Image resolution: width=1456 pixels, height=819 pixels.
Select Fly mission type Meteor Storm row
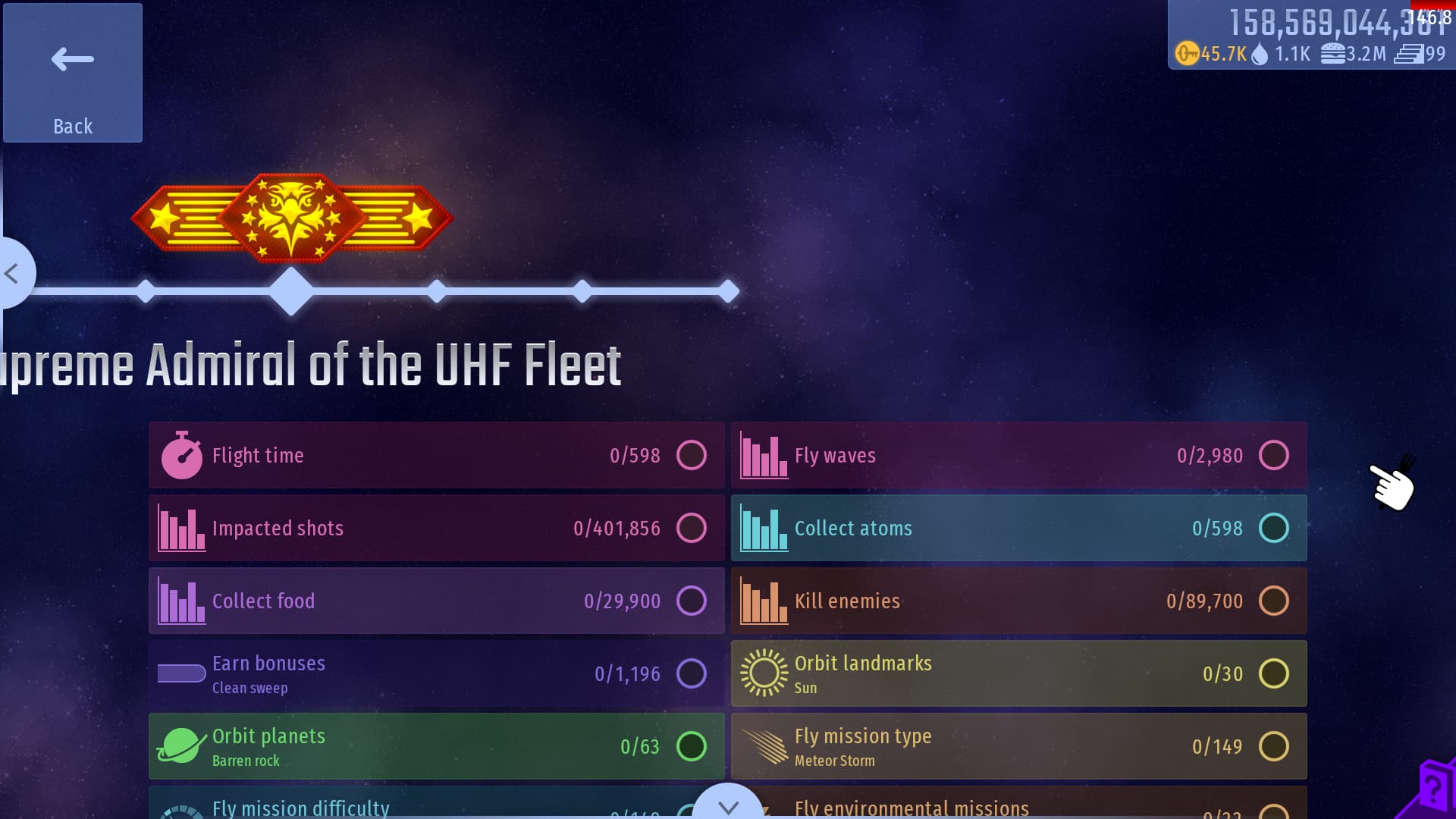click(x=1018, y=746)
